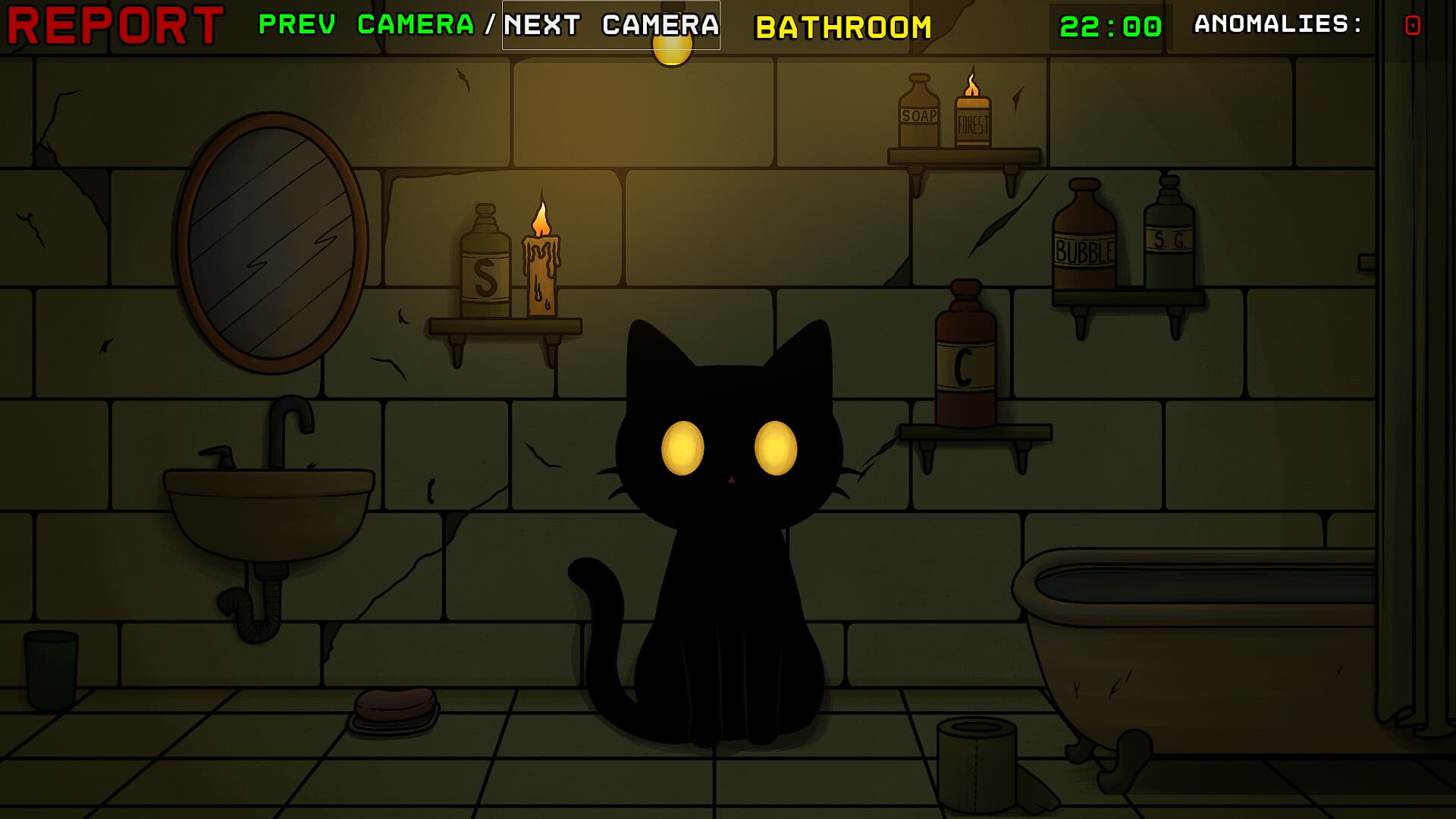The height and width of the screenshot is (819, 1456).
Task: Click the sink faucet on the left wall
Action: coord(292,425)
